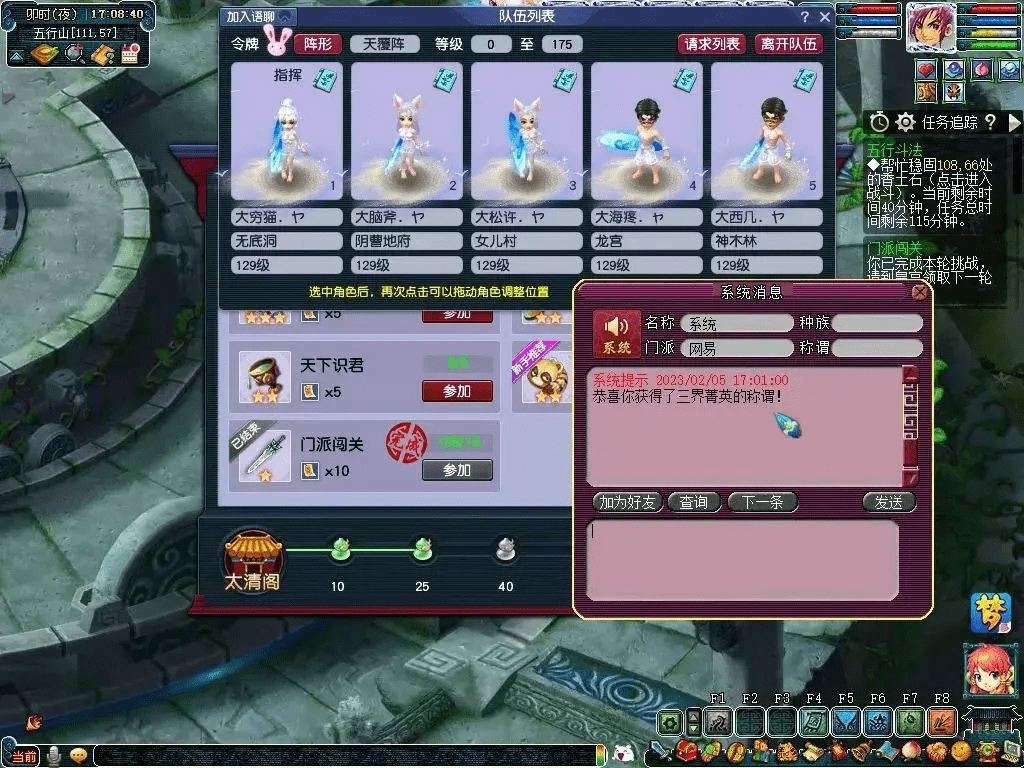1024x768 pixels.
Task: Click the 离开队伍 leave team button
Action: [788, 44]
